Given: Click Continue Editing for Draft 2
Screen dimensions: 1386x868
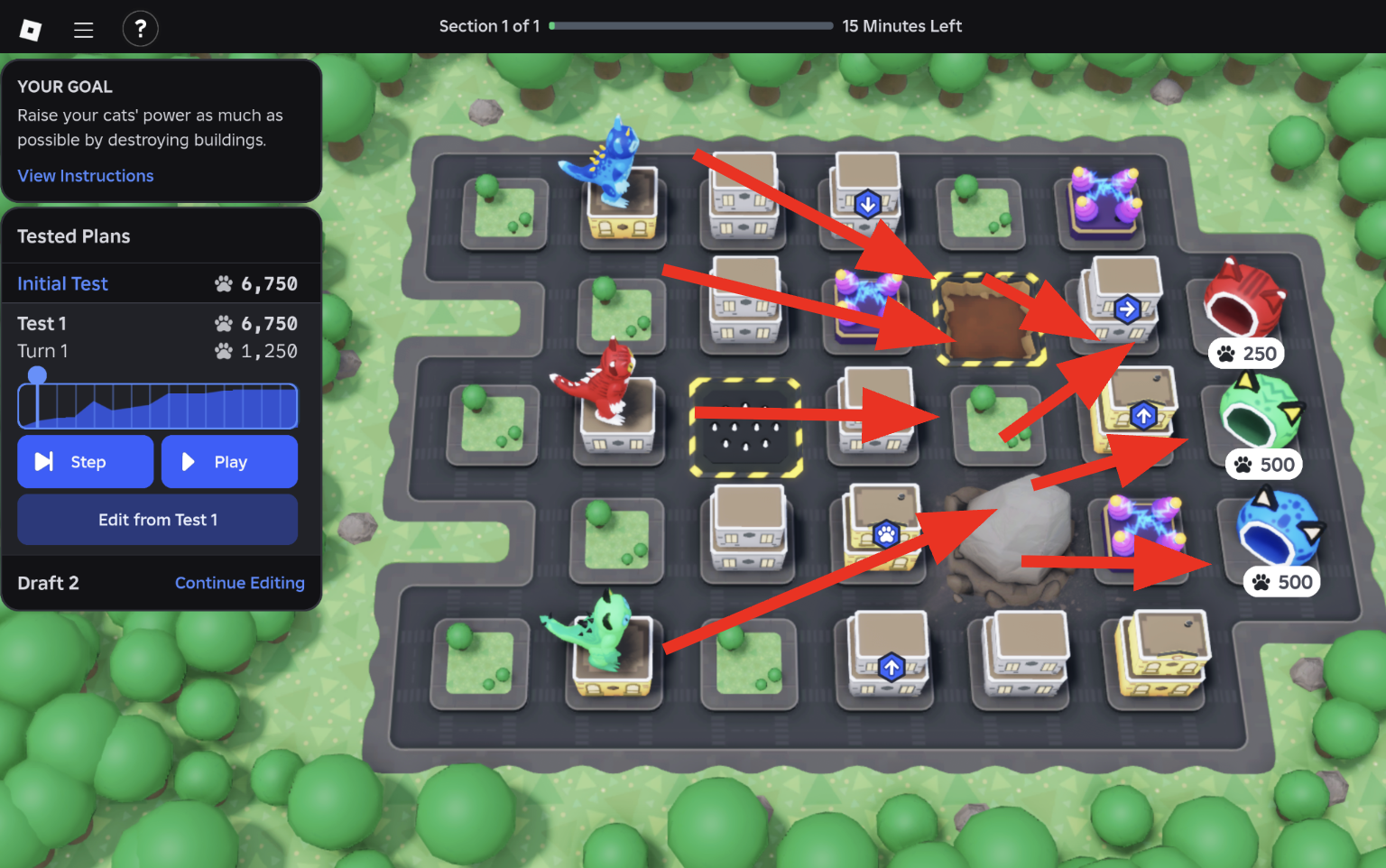Looking at the screenshot, I should pos(239,583).
